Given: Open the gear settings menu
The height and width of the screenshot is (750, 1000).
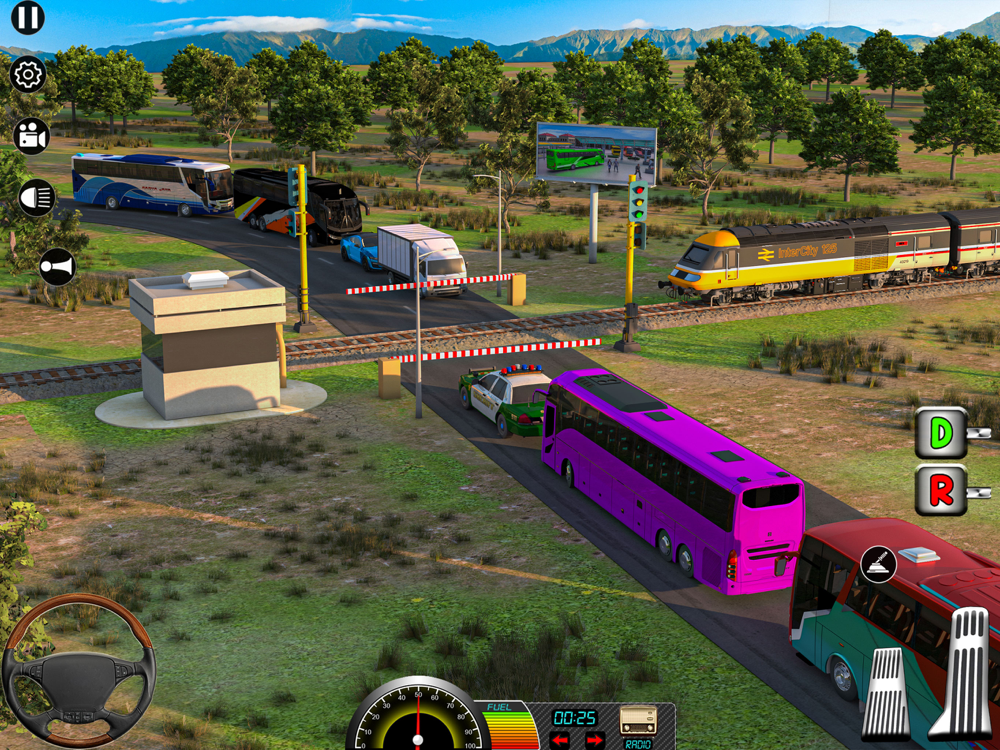Looking at the screenshot, I should point(28,74).
